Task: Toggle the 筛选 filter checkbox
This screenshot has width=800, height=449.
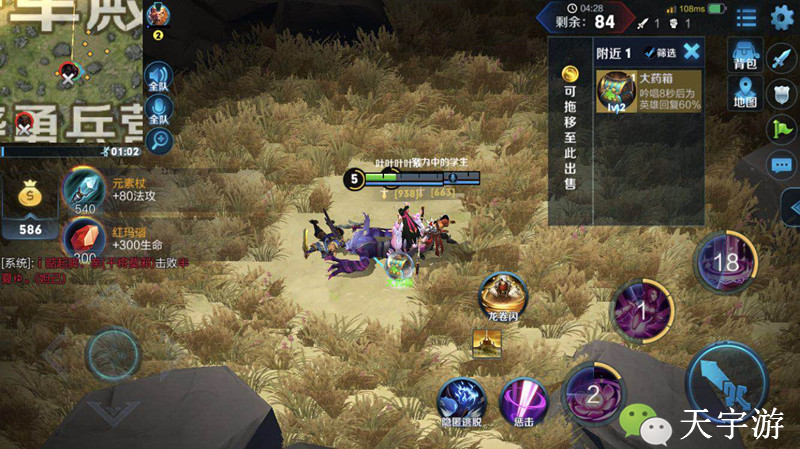Action: click(x=654, y=53)
